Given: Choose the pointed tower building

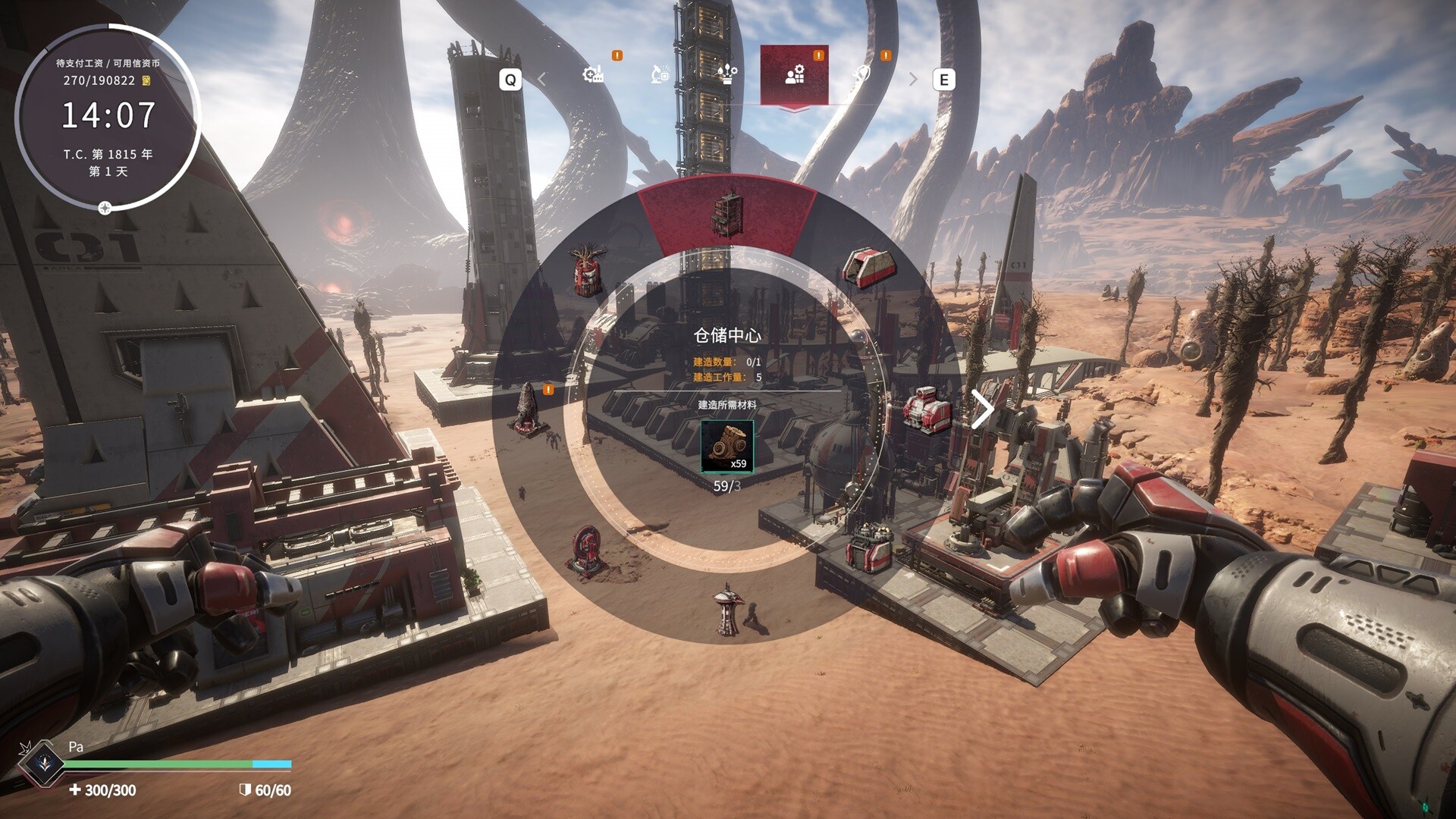Looking at the screenshot, I should pyautogui.click(x=727, y=607).
